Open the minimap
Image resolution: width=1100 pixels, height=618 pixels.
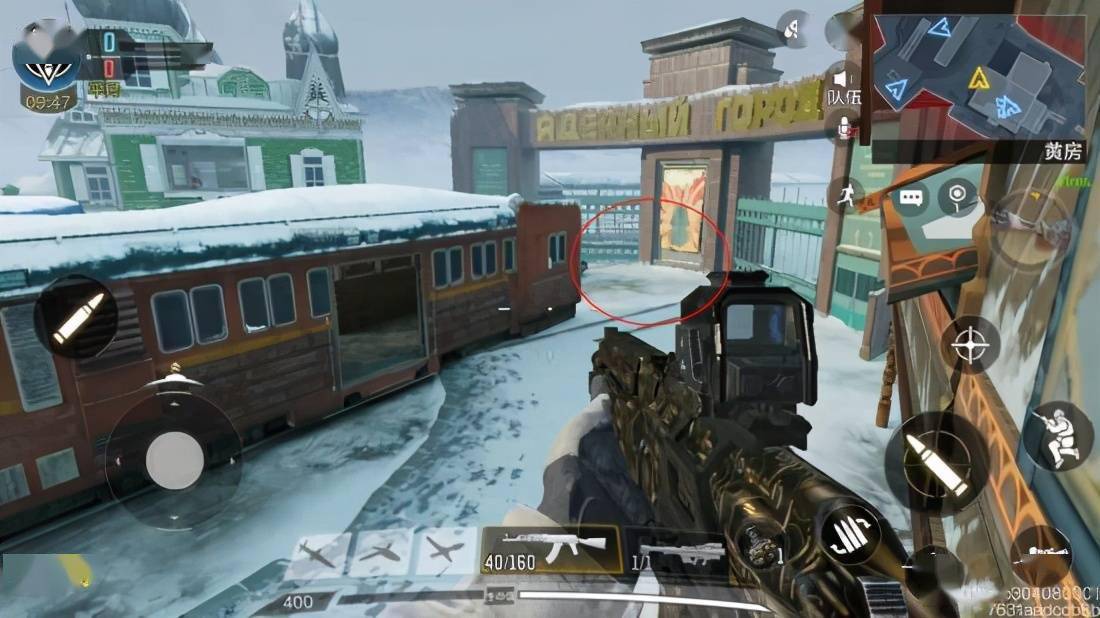(977, 76)
